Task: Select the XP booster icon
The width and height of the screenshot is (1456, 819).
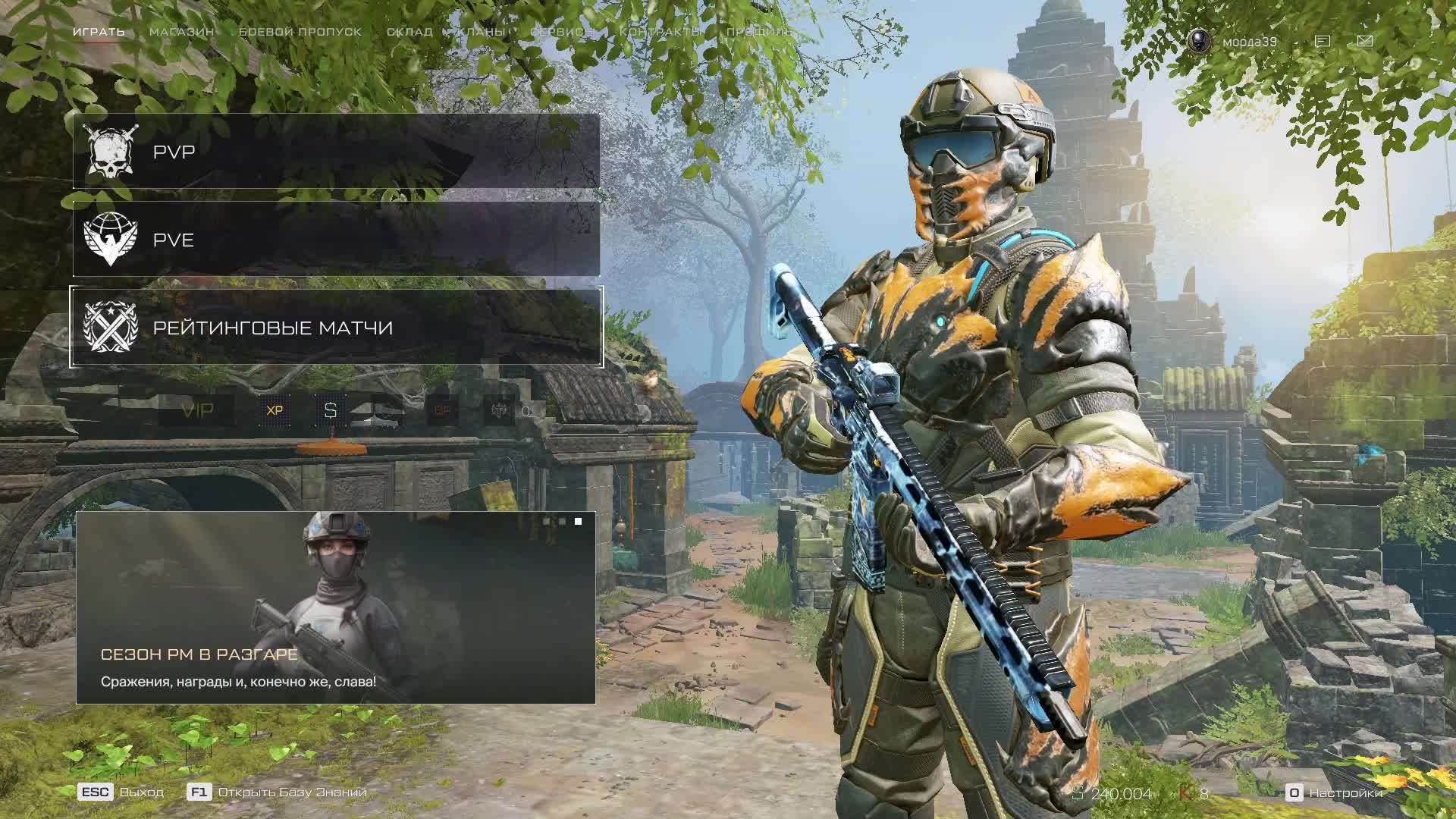Action: click(275, 410)
